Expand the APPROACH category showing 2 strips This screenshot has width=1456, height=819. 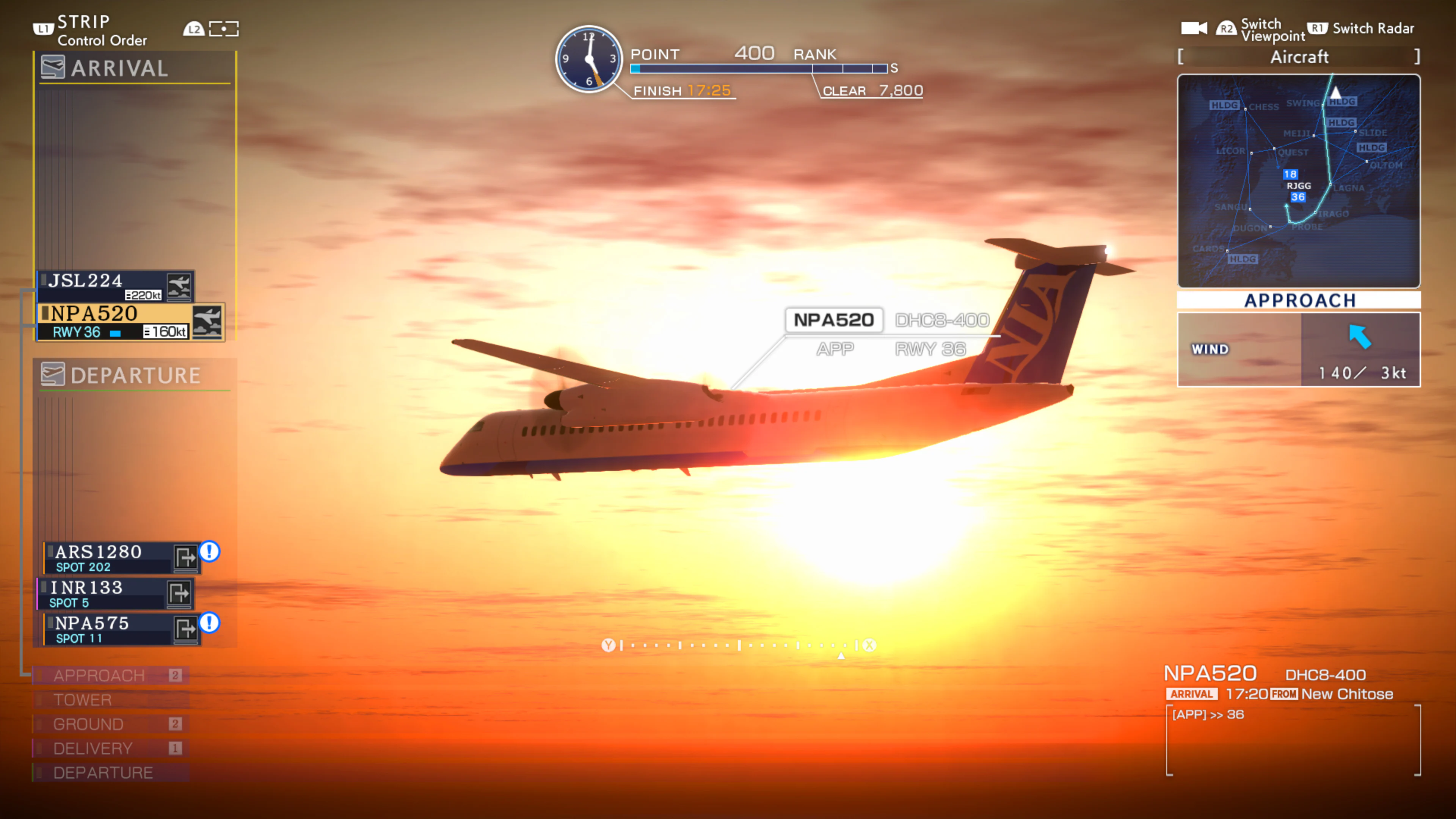(x=99, y=674)
